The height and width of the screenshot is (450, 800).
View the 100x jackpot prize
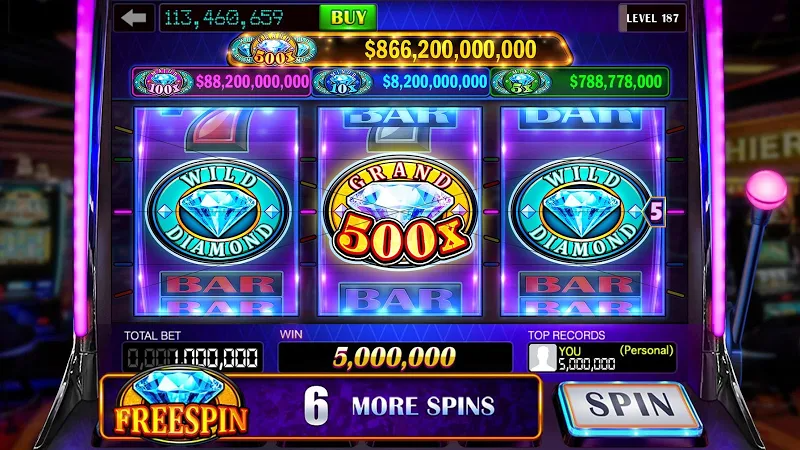(222, 81)
